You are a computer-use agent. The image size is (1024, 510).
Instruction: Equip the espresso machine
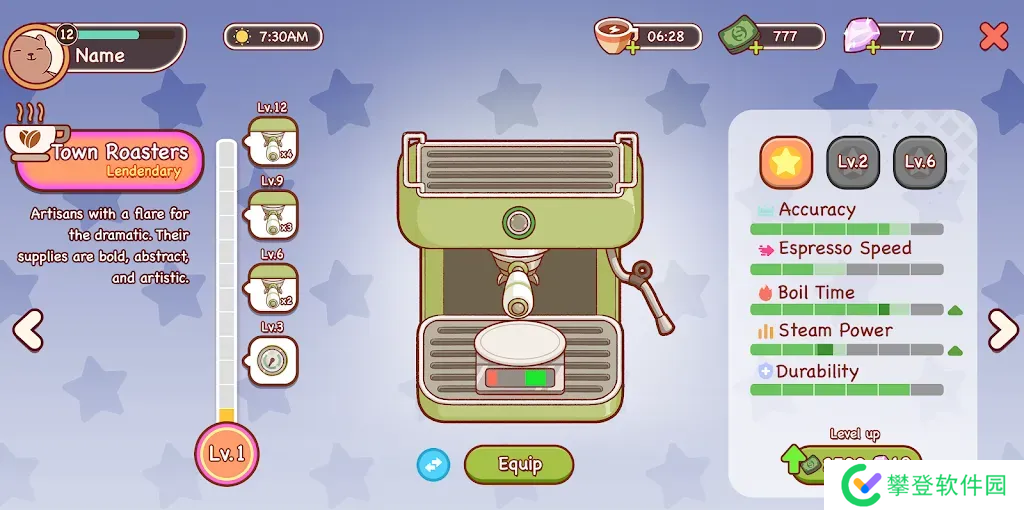click(519, 464)
